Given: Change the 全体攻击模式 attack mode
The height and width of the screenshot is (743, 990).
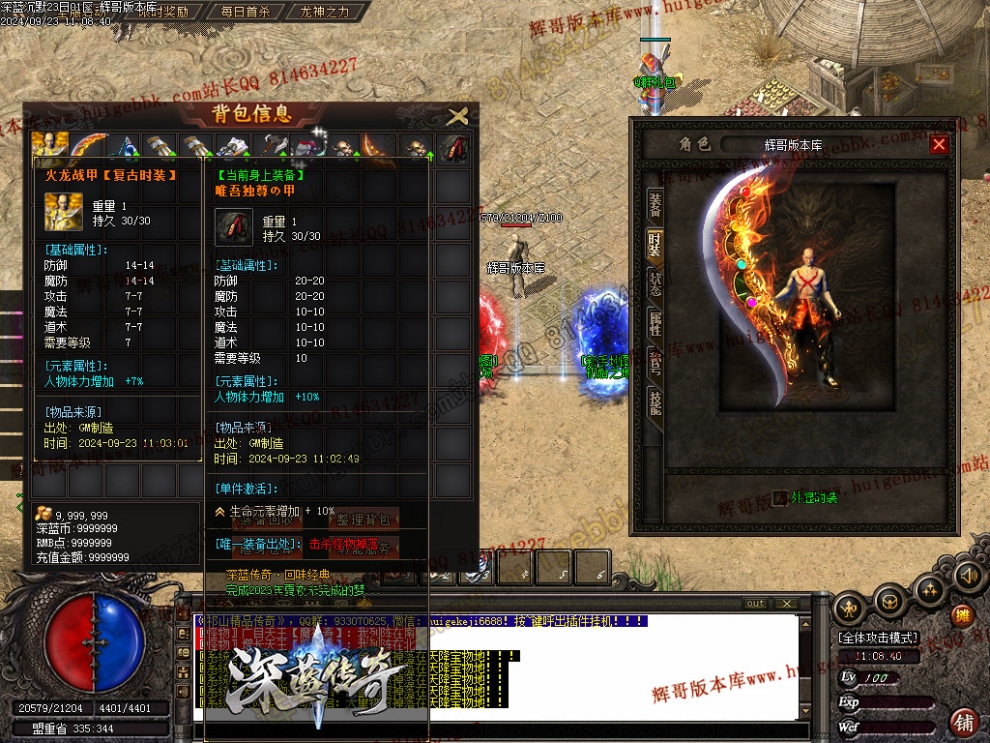Looking at the screenshot, I should coord(877,637).
